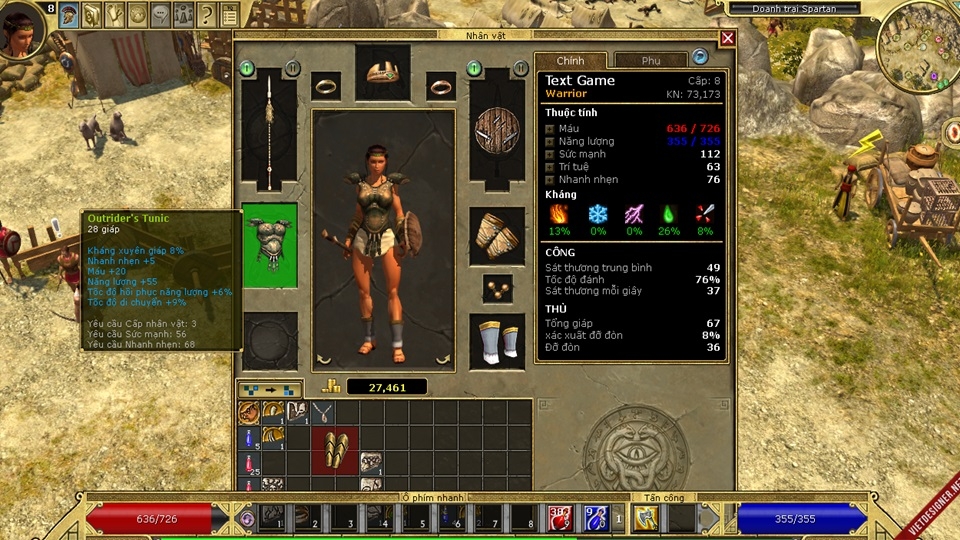
Task: Pick the golden greaves in the inventory
Action: coord(334,449)
